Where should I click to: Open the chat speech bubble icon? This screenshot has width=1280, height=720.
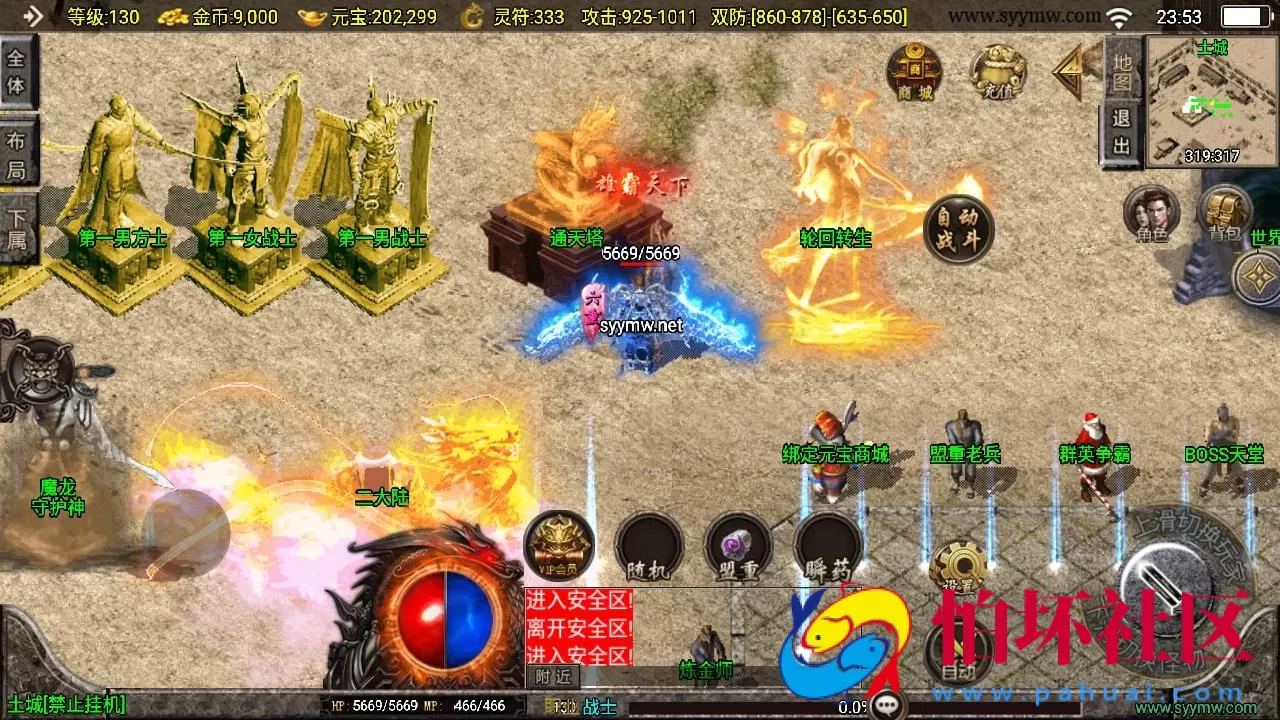click(x=887, y=706)
